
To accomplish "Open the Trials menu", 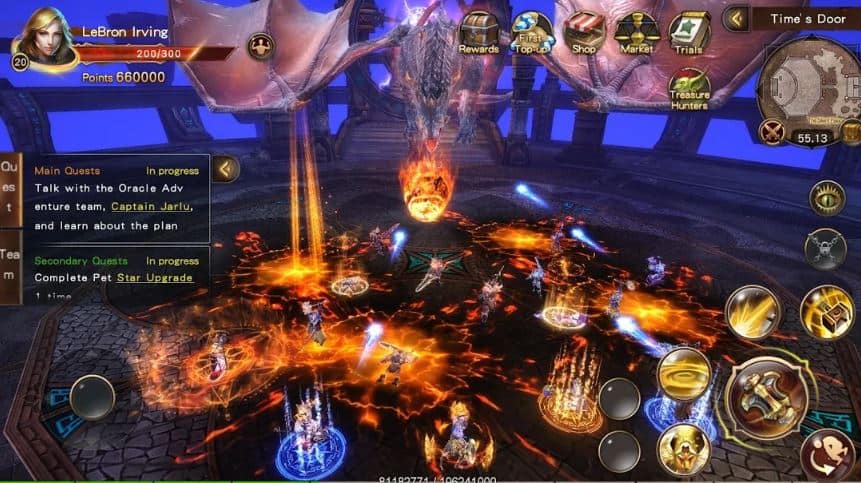I will (689, 31).
